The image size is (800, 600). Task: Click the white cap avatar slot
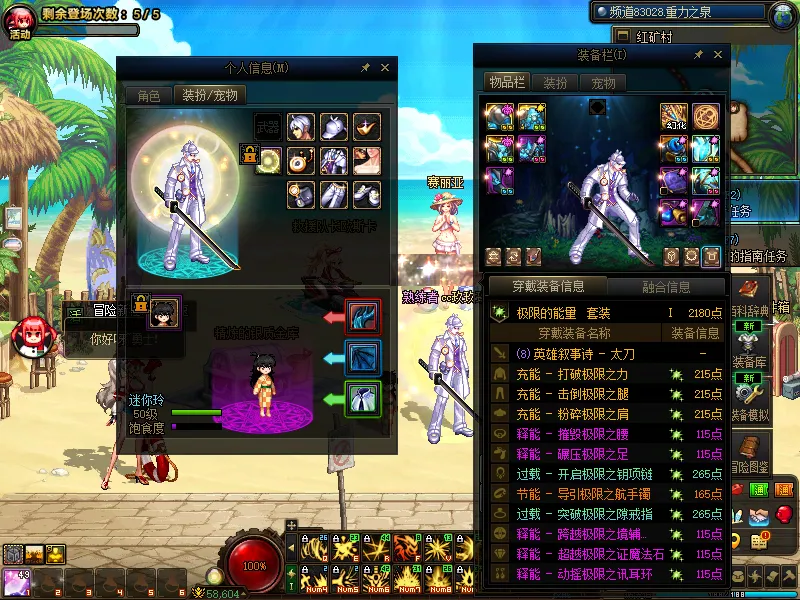[334, 127]
